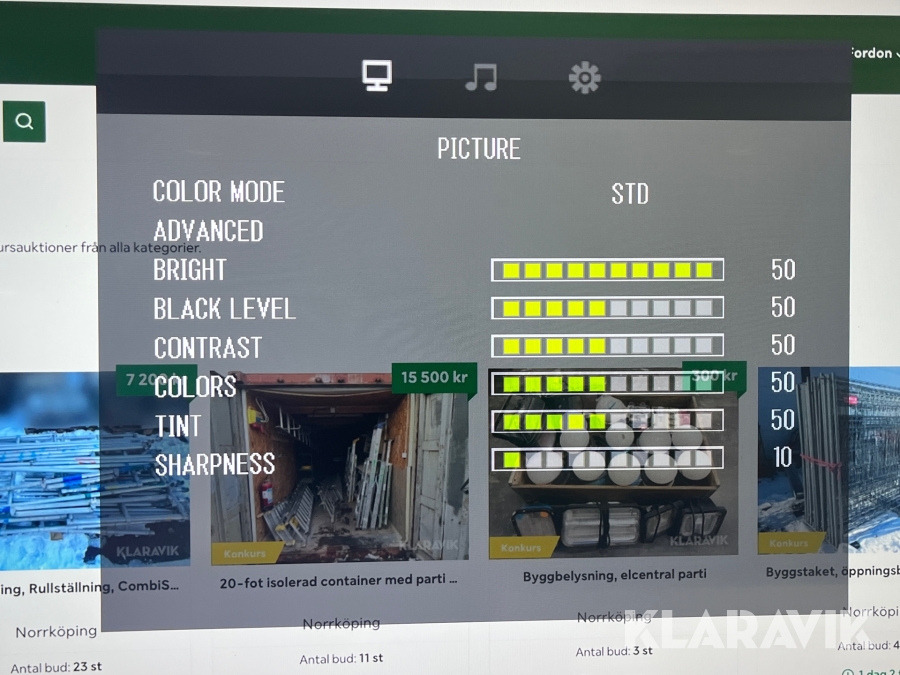Set the Contrast slider bar
Viewport: 900px width, 675px height.
pos(607,346)
